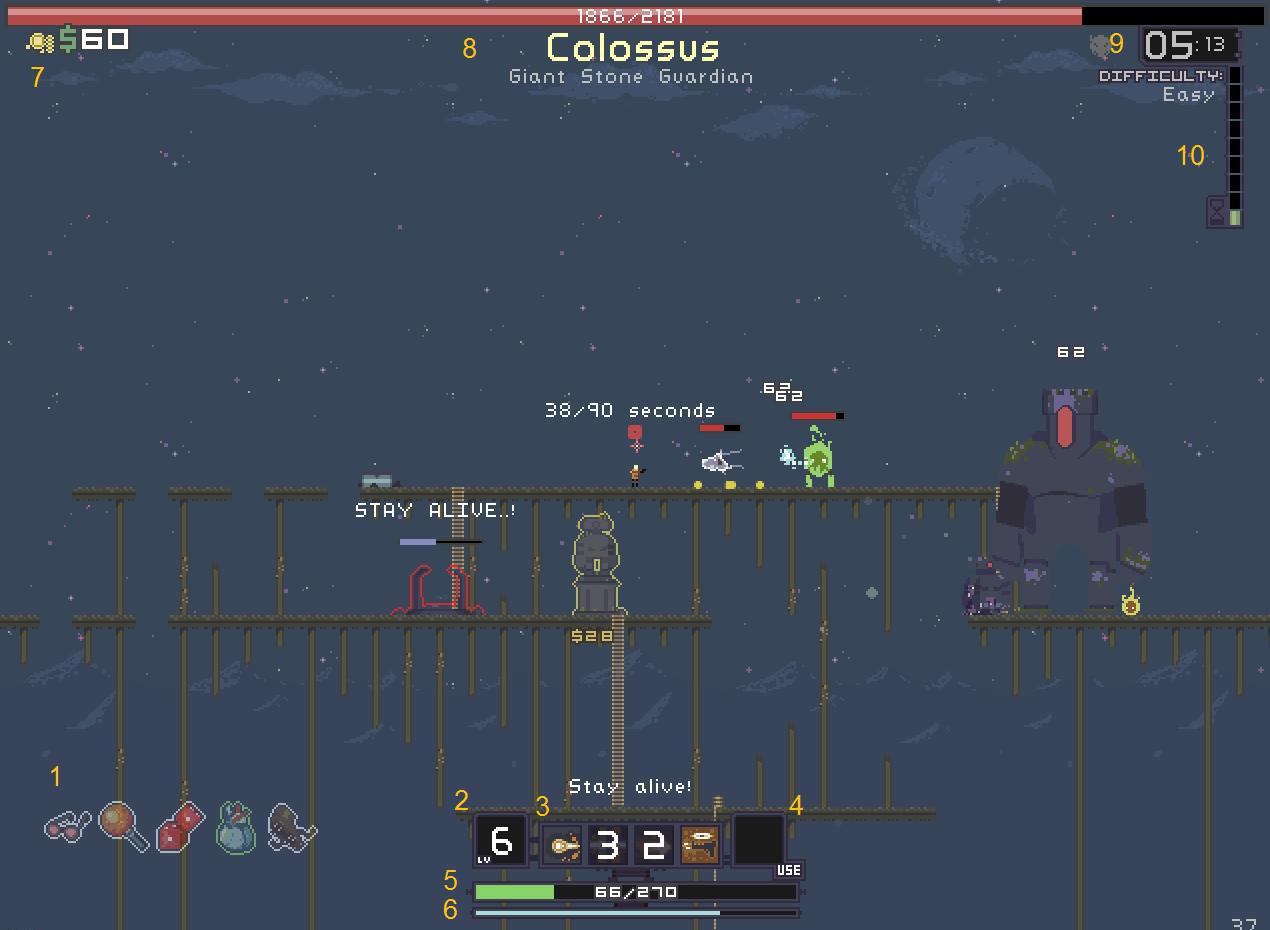Activate the orange Suppressive Fire skill icon
The image size is (1270, 930).
tap(699, 845)
